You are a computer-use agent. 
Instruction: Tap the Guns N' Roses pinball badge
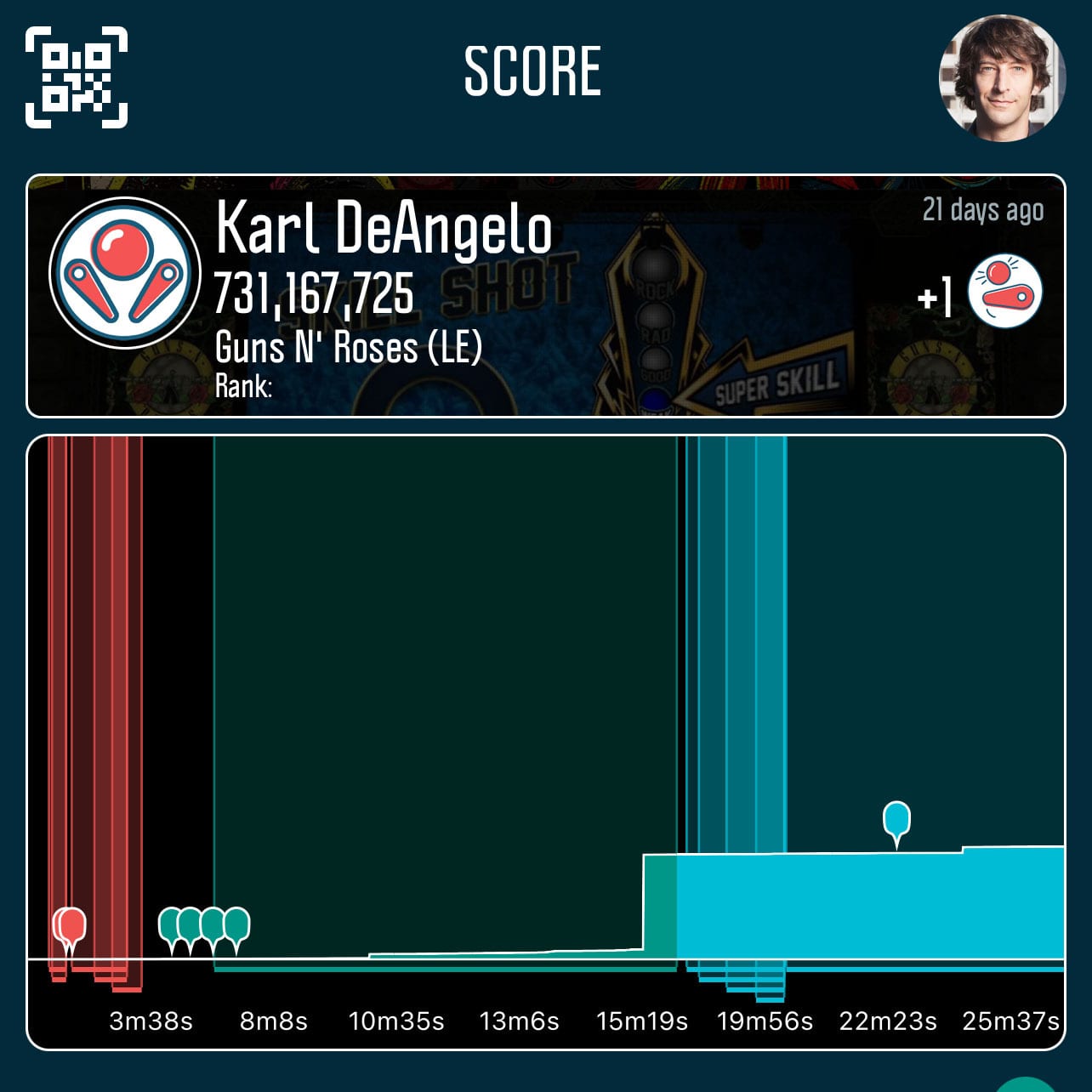pyautogui.click(x=125, y=272)
